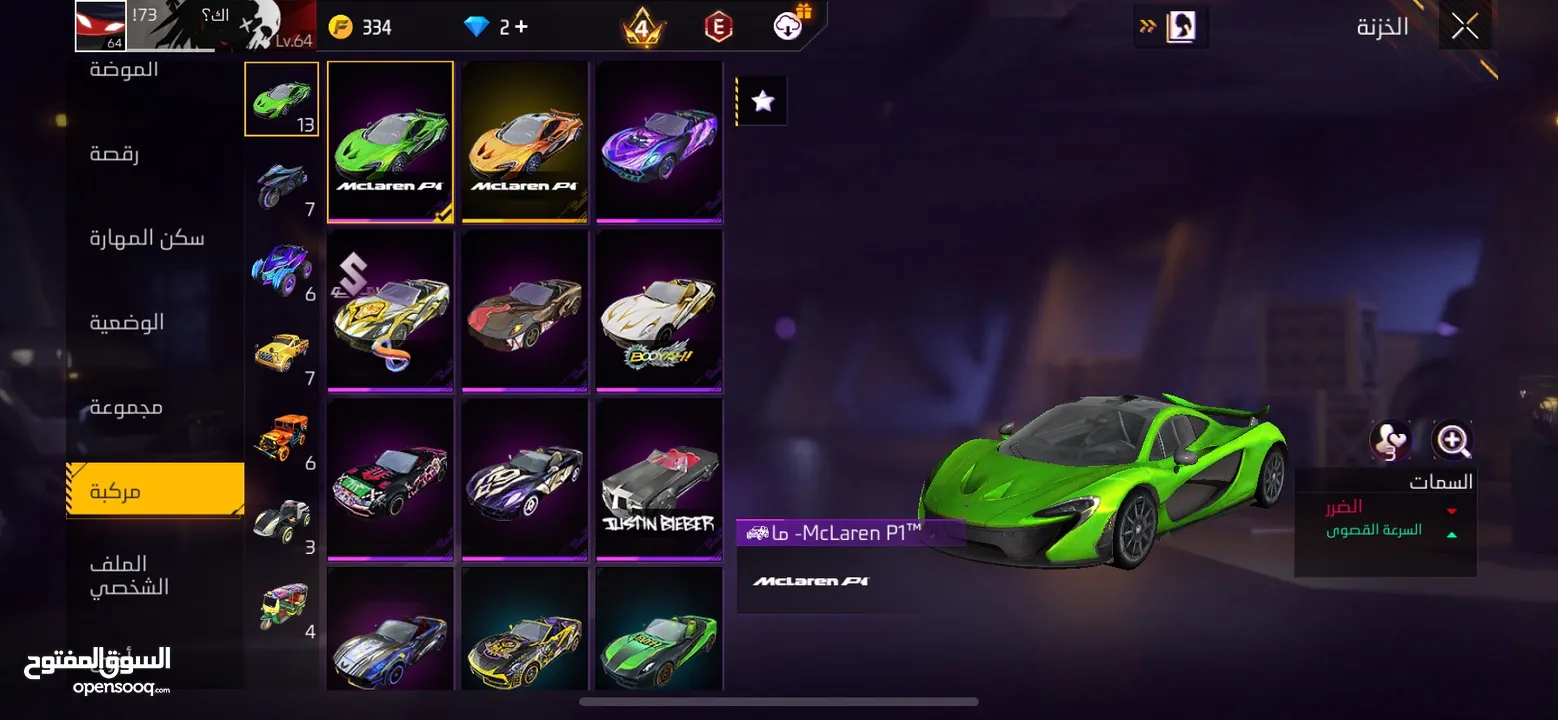Viewport: 1558px width, 720px height.
Task: Zoom in on the car with magnifier button
Action: (1451, 440)
